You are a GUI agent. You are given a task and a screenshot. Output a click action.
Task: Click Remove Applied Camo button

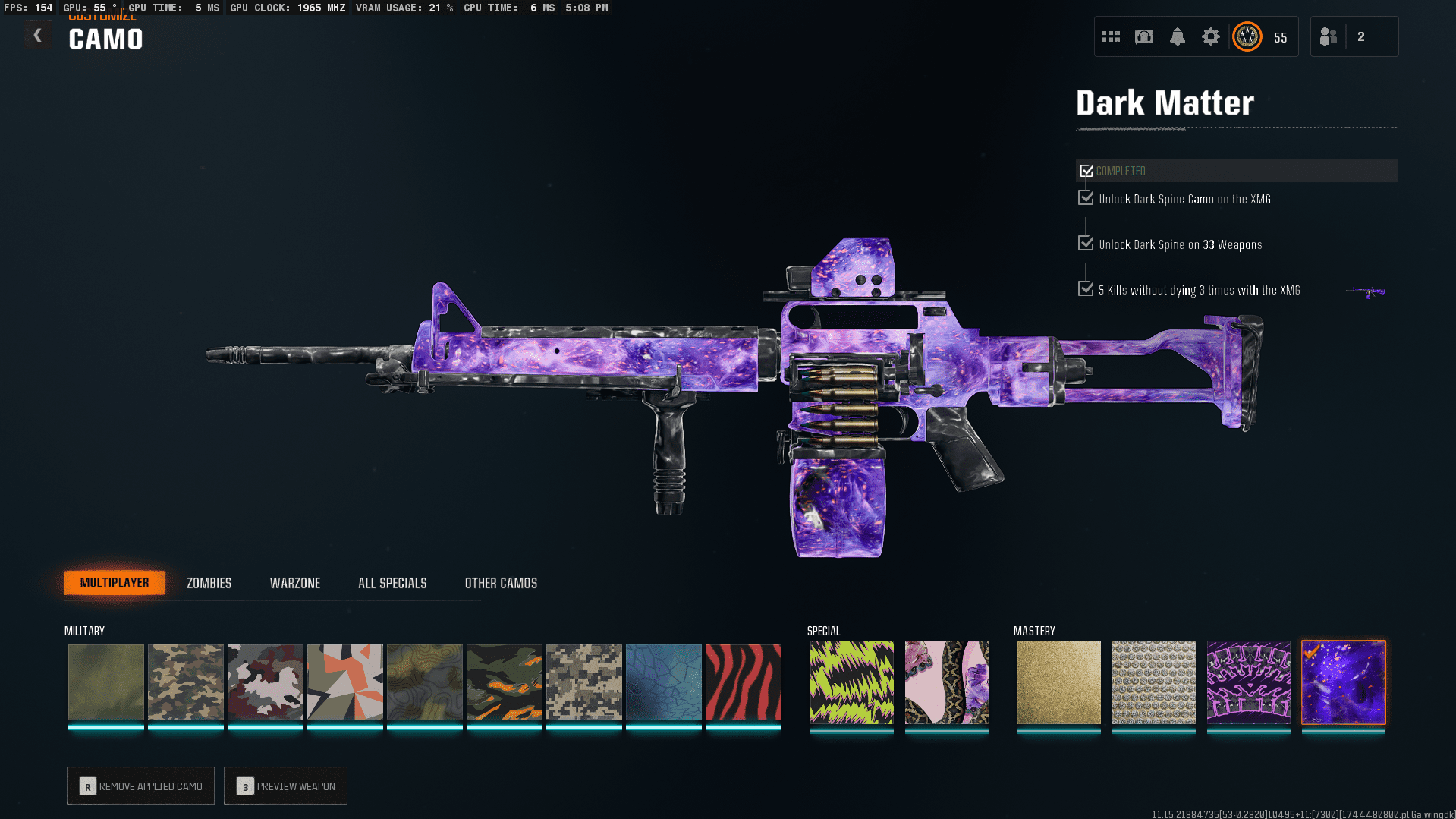coord(140,786)
